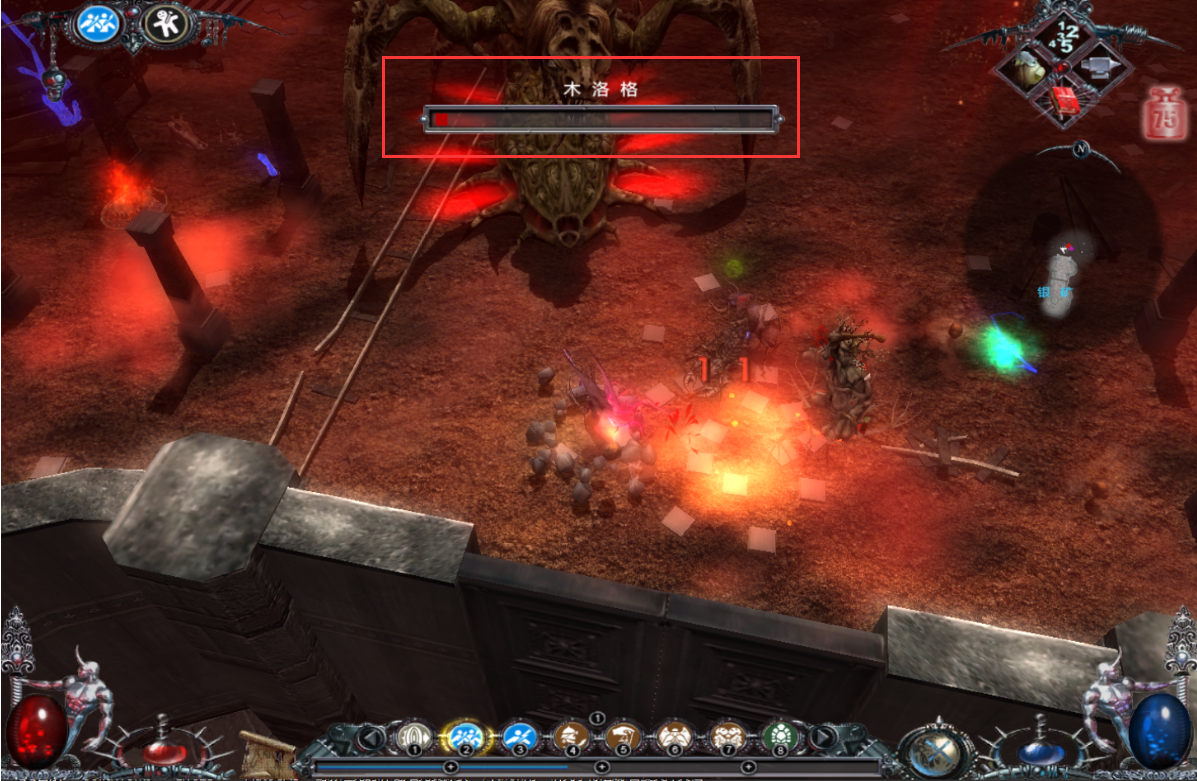Screen dimensions: 1197x781
Task: Use the blue mana potion flask
Action: point(1036,747)
